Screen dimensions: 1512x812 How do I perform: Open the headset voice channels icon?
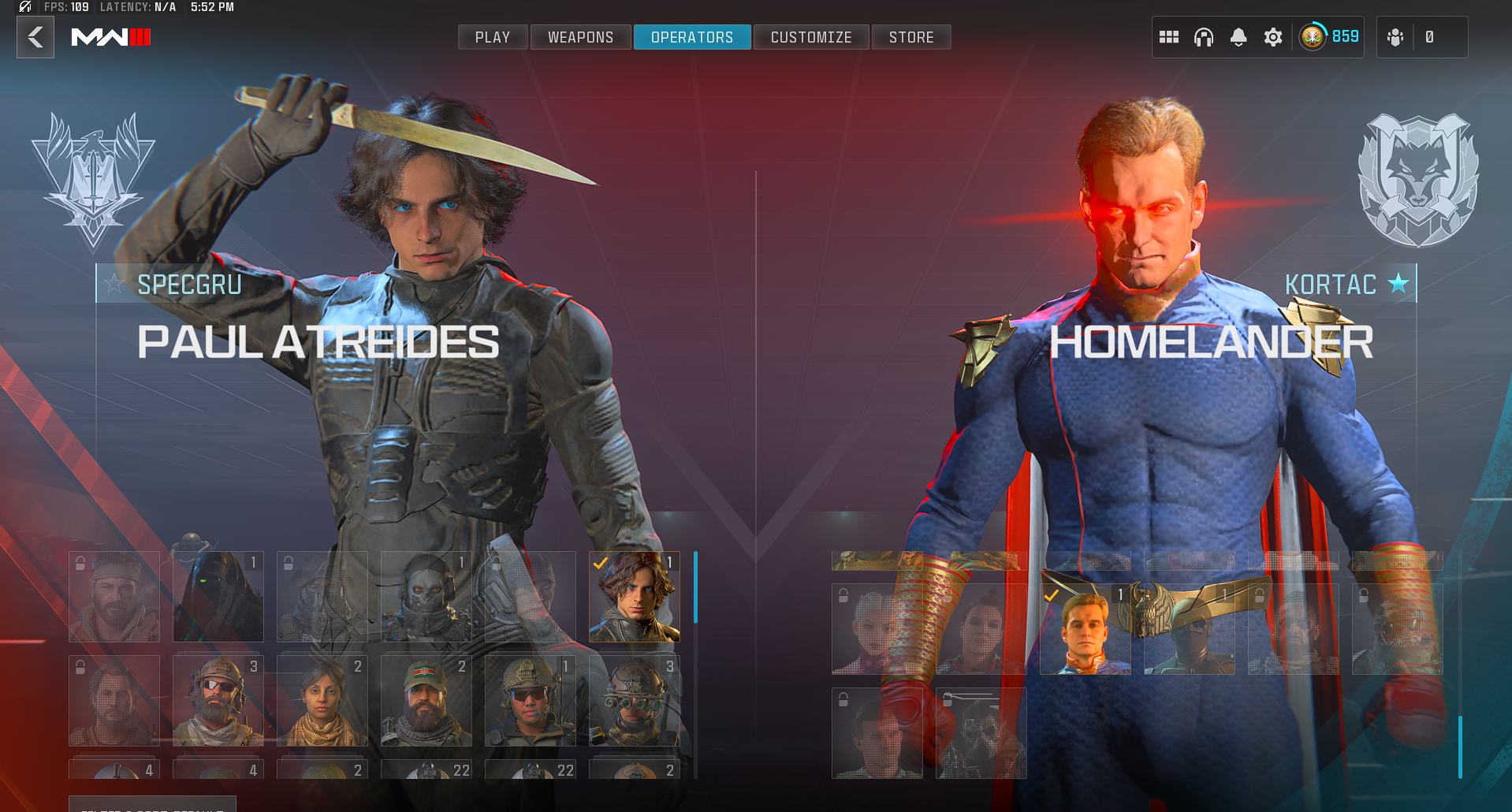(1204, 37)
